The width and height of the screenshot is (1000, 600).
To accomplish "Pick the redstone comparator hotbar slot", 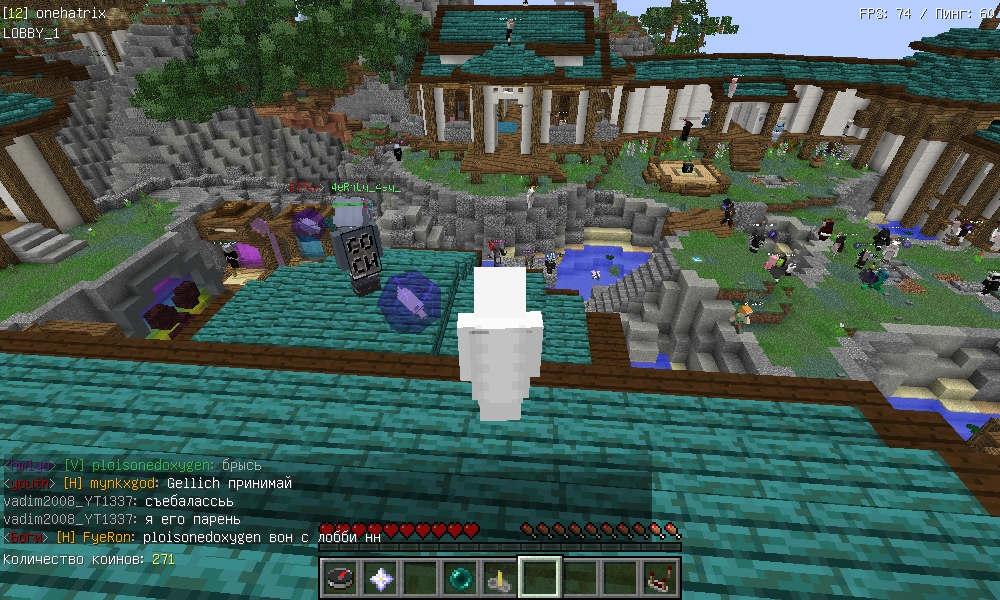I will click(x=660, y=577).
